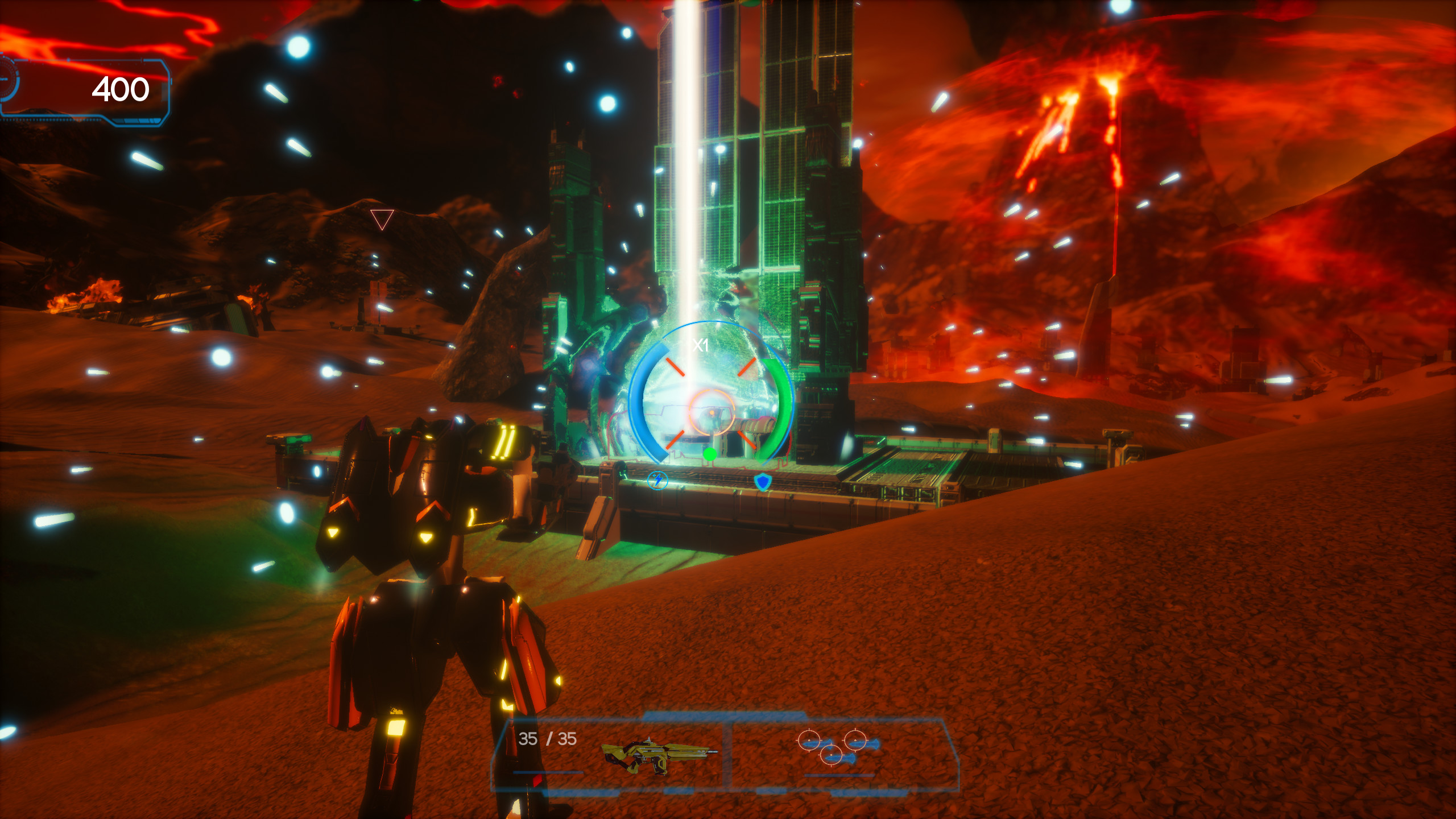This screenshot has height=819, width=1456.
Task: Click the blue lightning bolt icon below the reticle
Action: [x=659, y=482]
